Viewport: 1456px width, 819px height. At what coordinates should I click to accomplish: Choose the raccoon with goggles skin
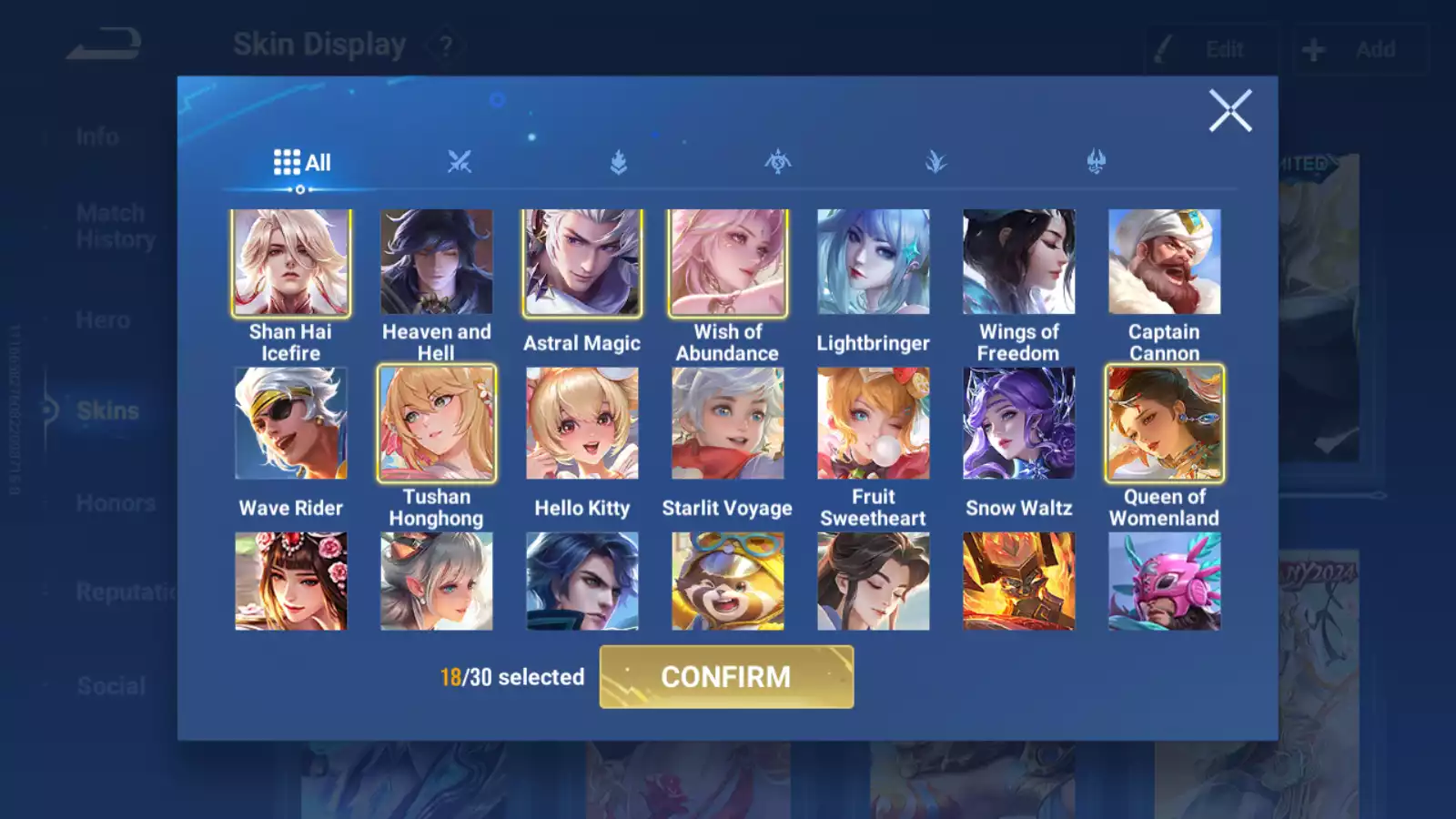pos(727,581)
